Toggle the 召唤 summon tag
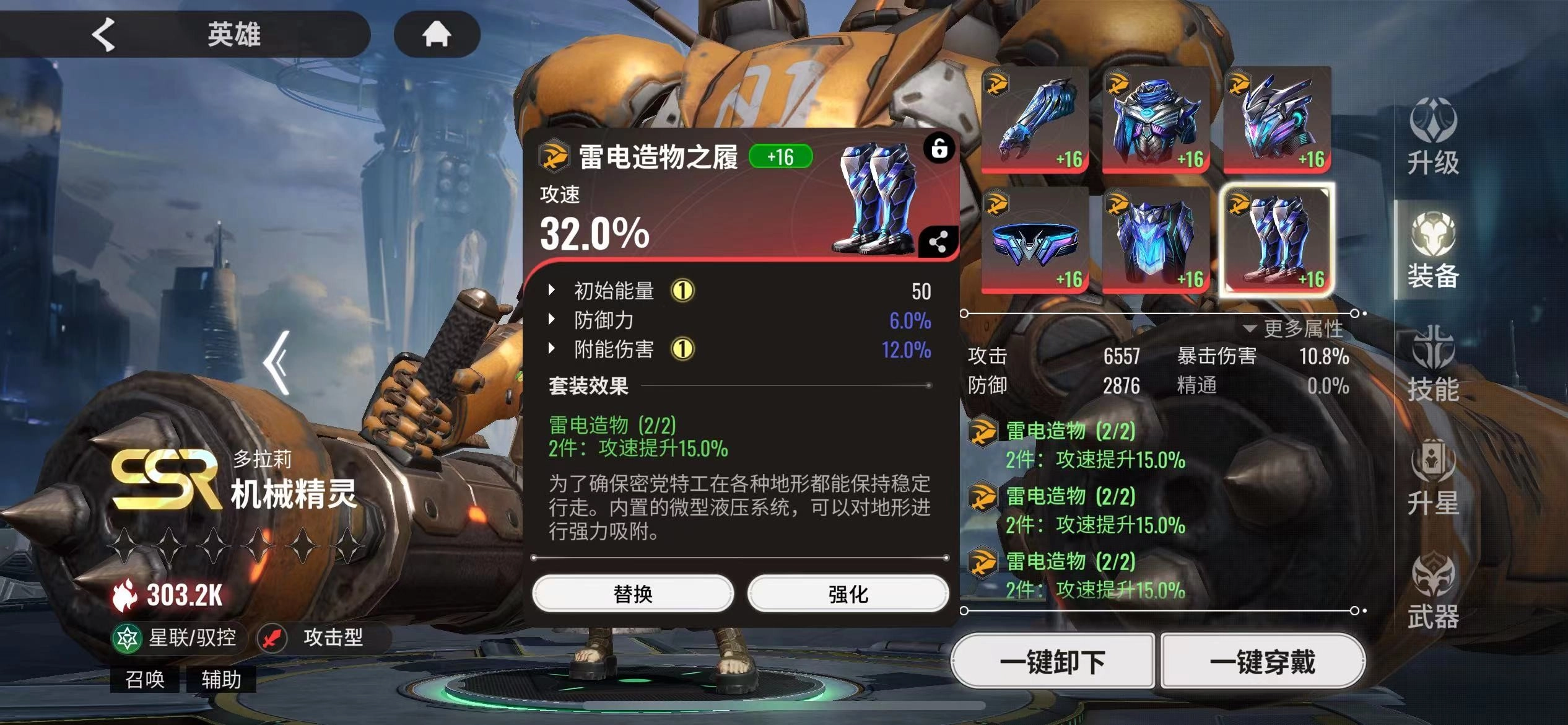 coord(145,680)
